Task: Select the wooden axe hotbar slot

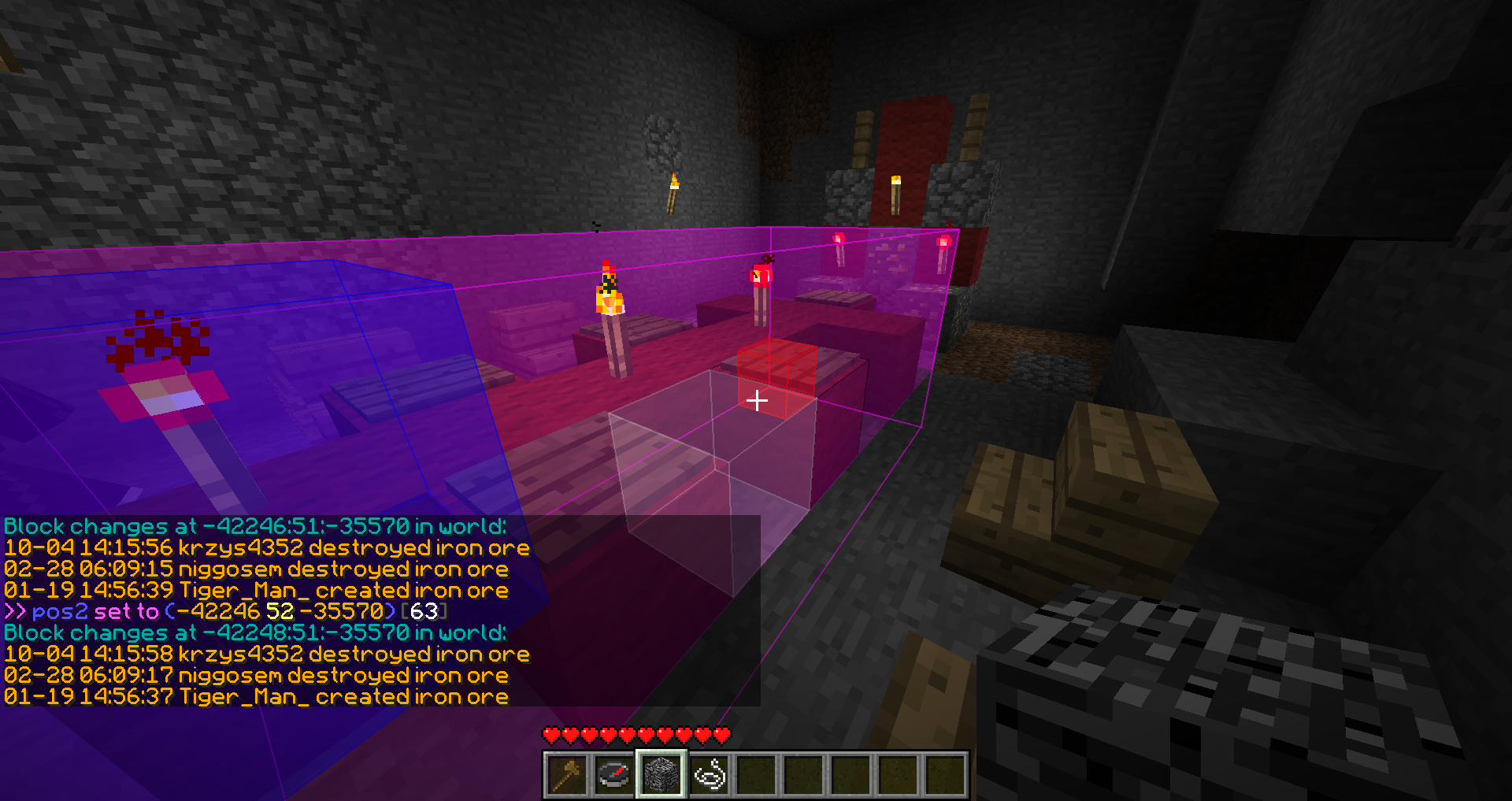Action: click(567, 775)
